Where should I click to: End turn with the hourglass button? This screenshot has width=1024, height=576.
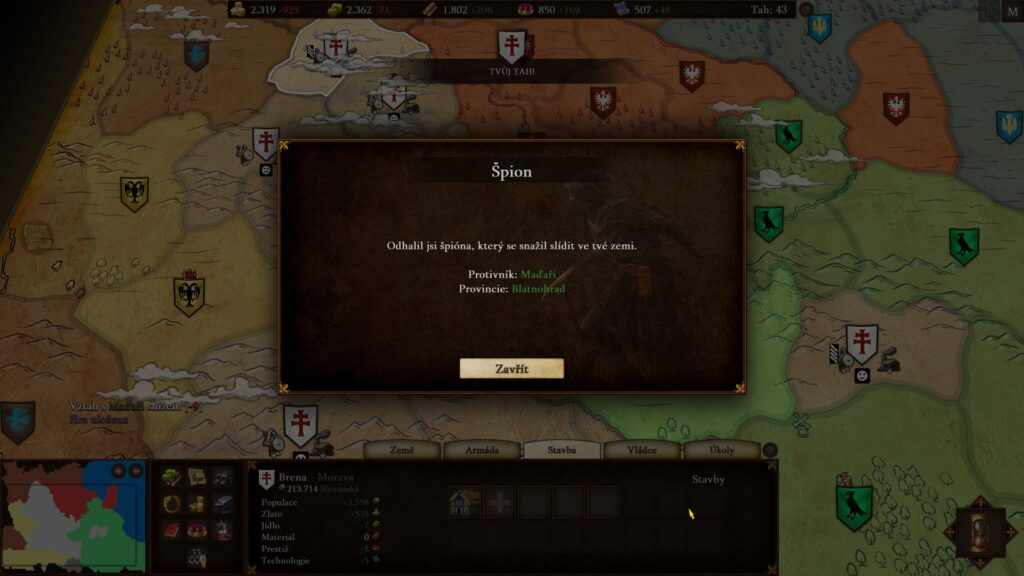981,532
